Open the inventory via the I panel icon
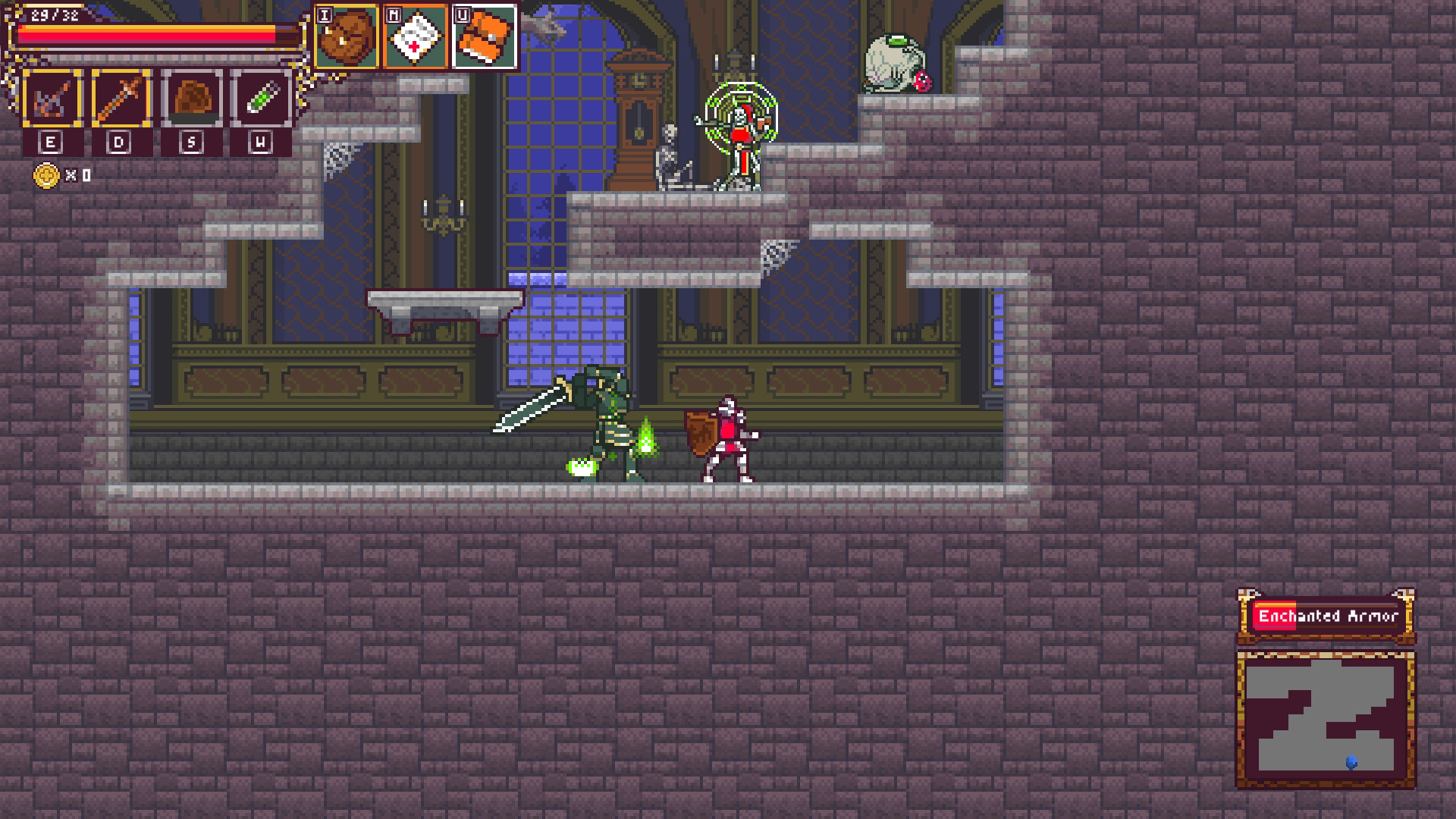The image size is (1456, 819). pos(348,38)
